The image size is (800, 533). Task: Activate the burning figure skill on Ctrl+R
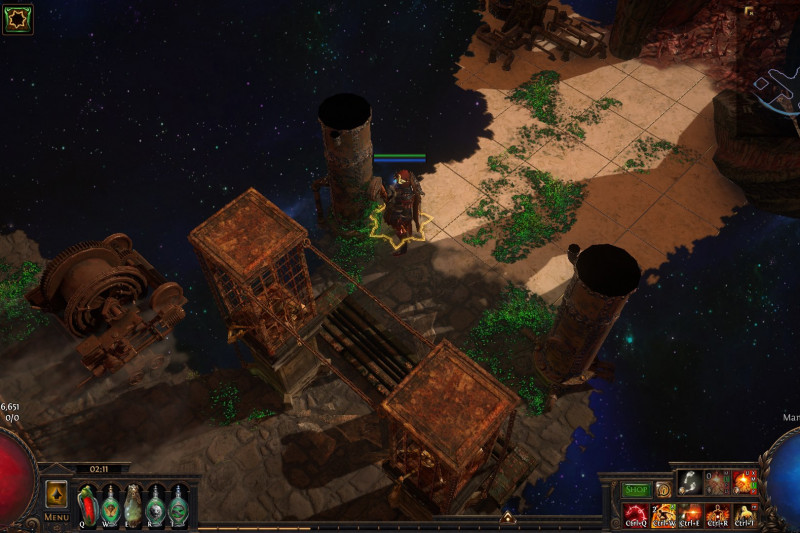[x=717, y=515]
